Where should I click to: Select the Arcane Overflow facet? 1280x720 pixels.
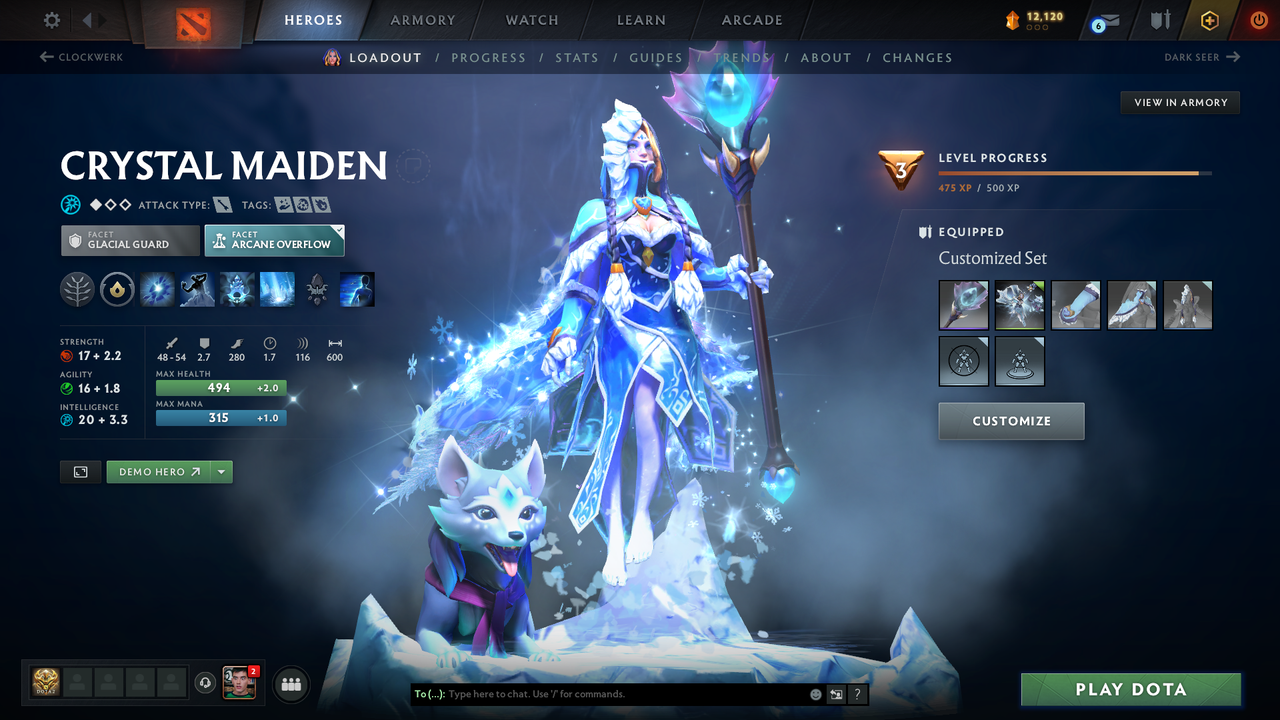pyautogui.click(x=274, y=240)
